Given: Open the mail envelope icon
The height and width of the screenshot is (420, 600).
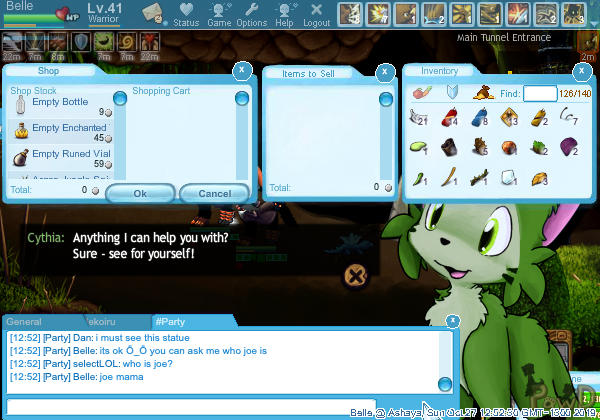Looking at the screenshot, I should pos(152,12).
